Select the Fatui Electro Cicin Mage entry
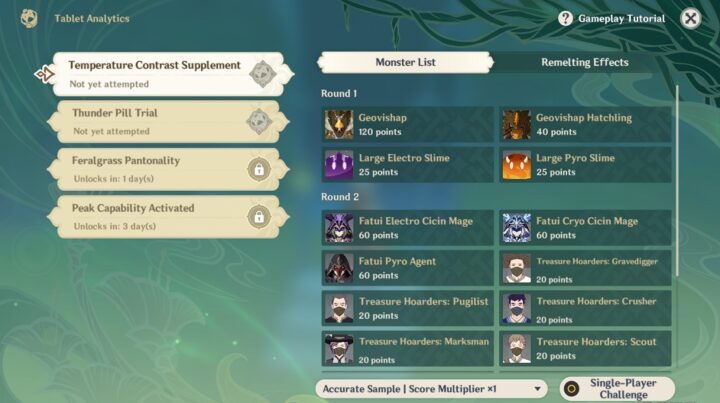This screenshot has width=720, height=403. coord(407,228)
